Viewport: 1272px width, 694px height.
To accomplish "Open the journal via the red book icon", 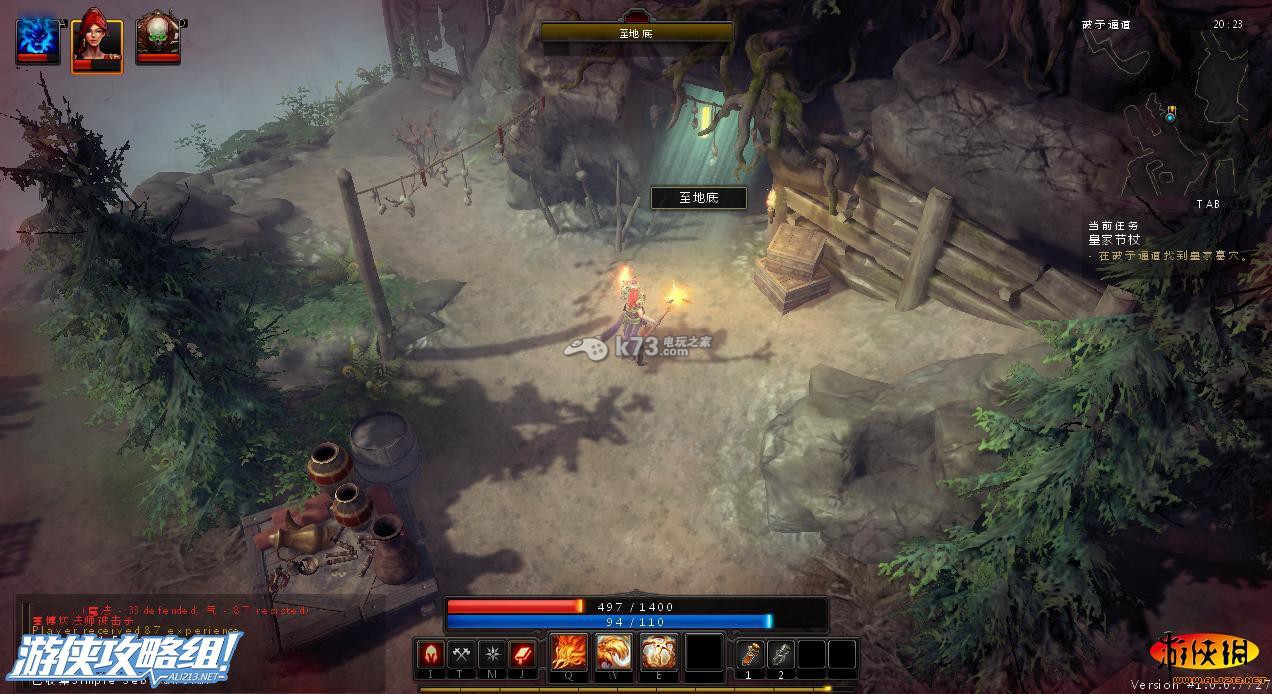I will 522,654.
